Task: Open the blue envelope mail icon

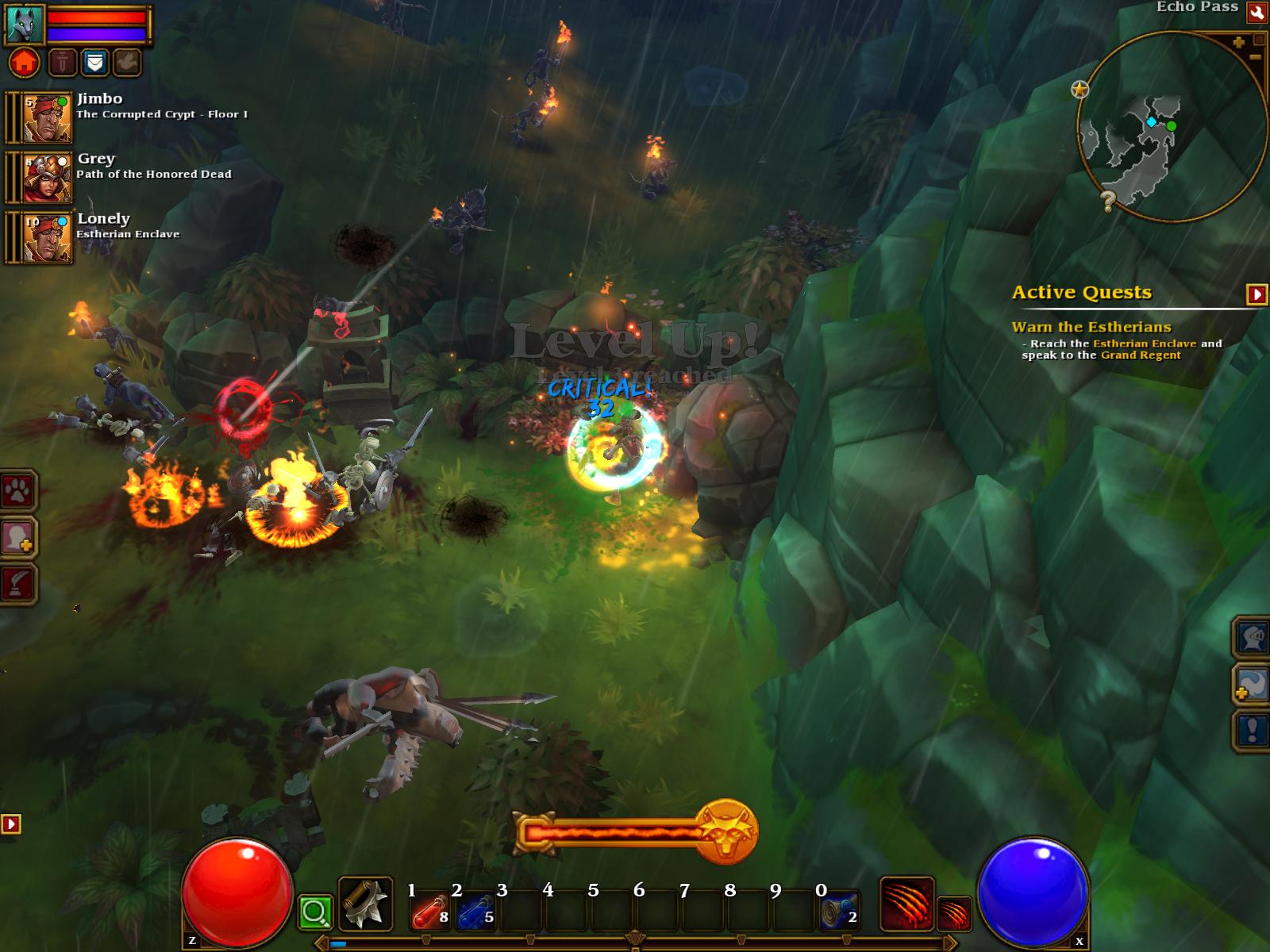Action: [x=94, y=62]
